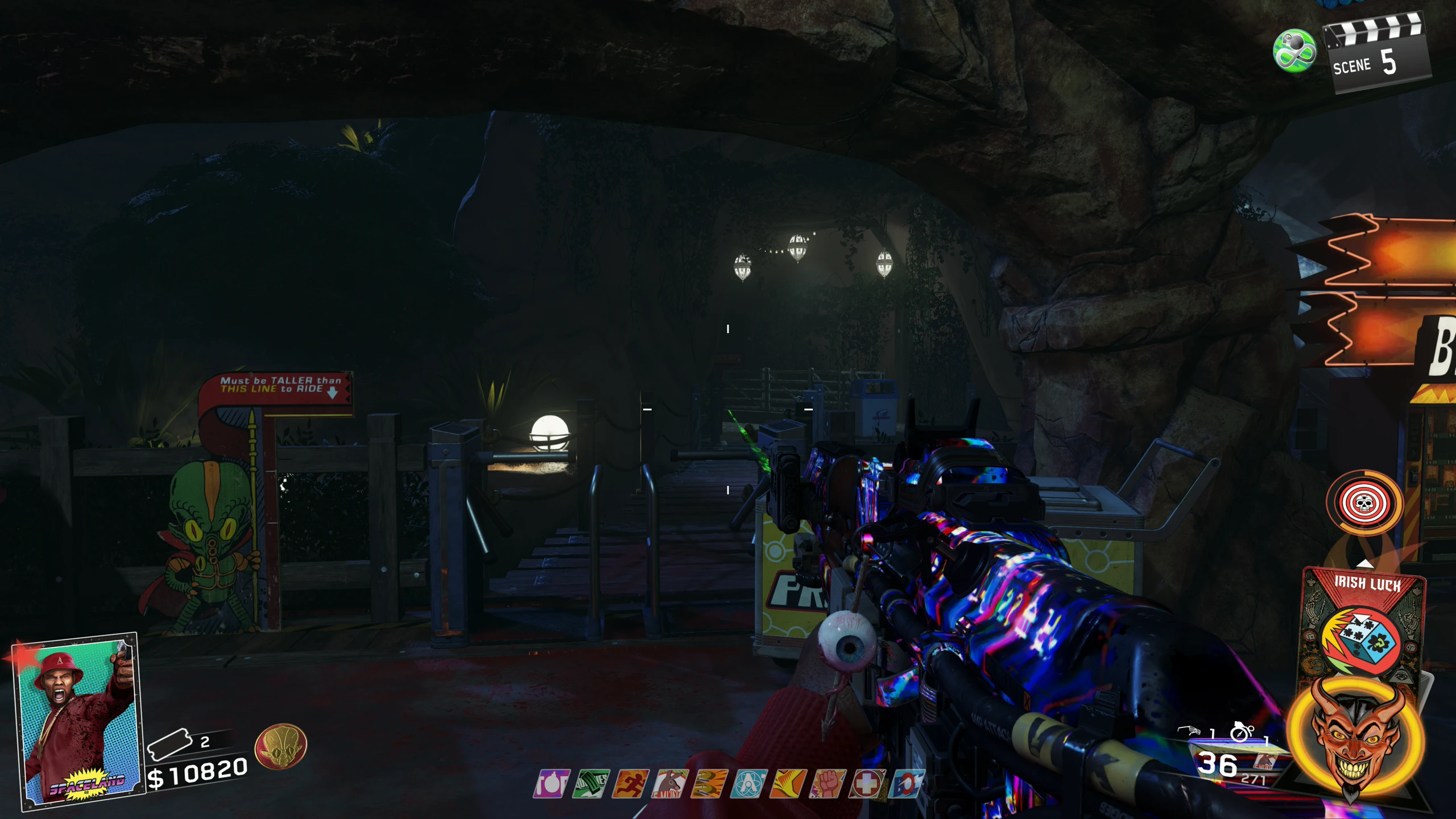
Task: Click the ticket icon beside the portrait
Action: (168, 744)
